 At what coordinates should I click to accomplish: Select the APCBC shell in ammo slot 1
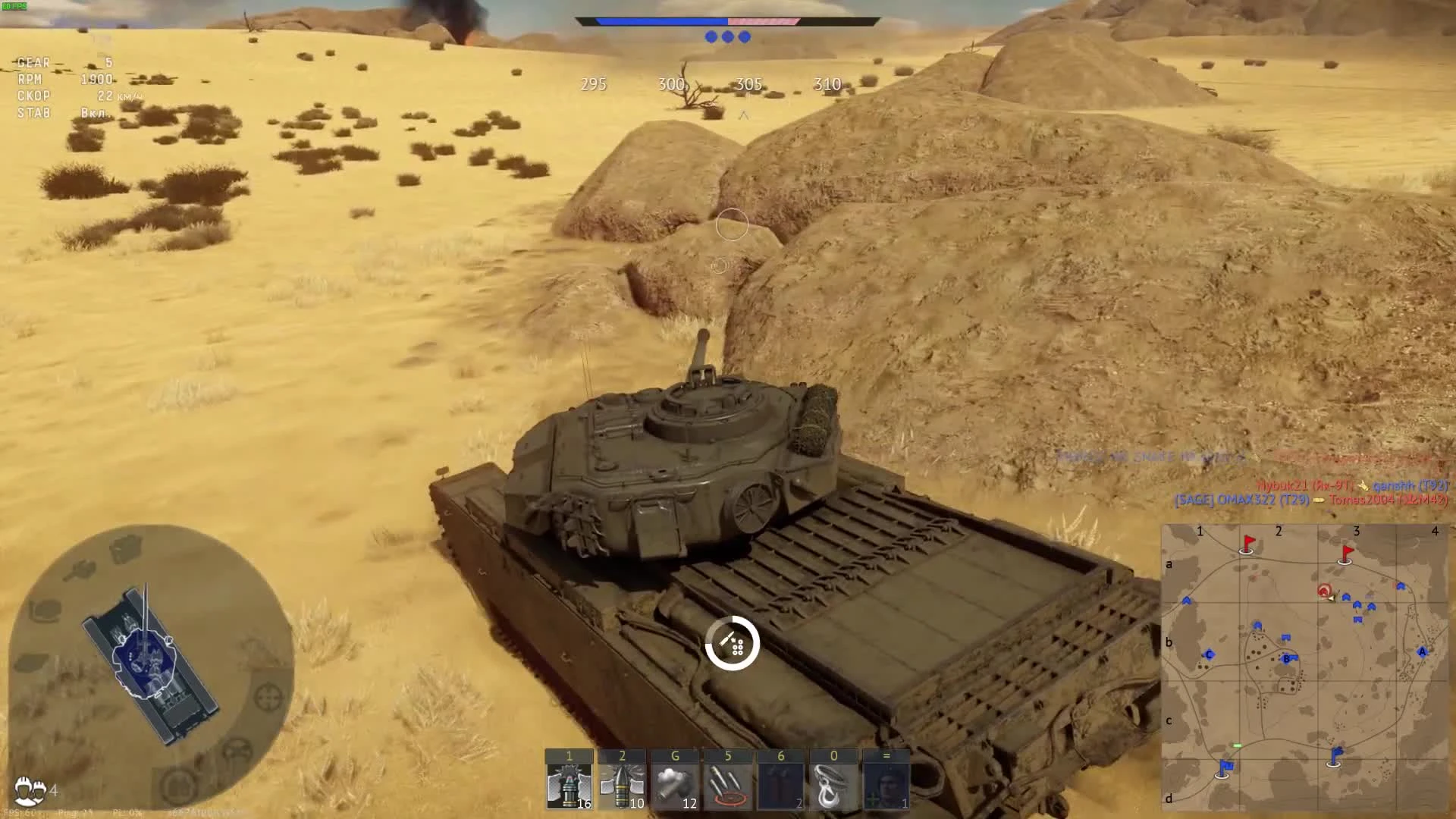pos(570,785)
